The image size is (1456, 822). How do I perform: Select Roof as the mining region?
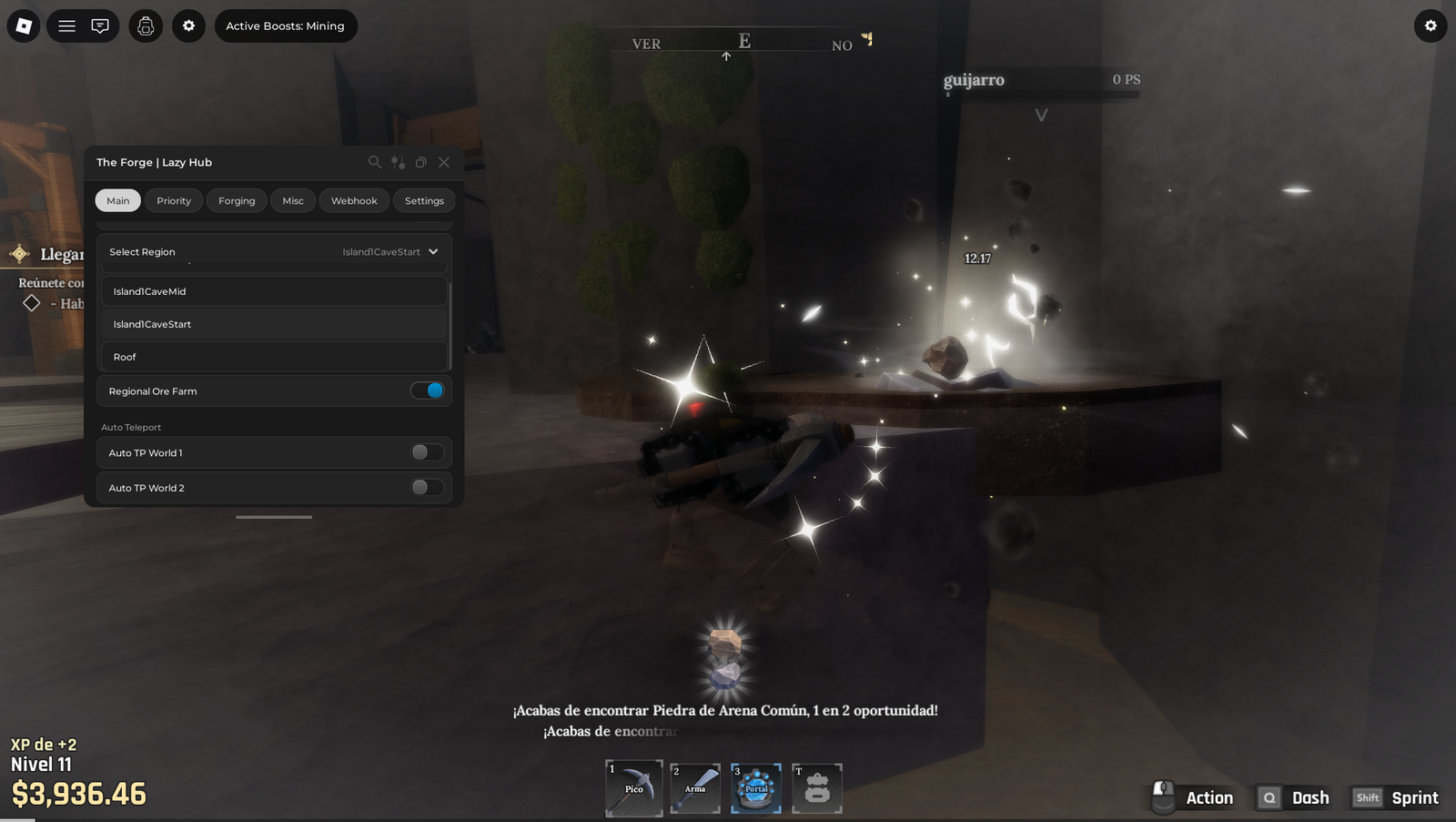tap(273, 356)
